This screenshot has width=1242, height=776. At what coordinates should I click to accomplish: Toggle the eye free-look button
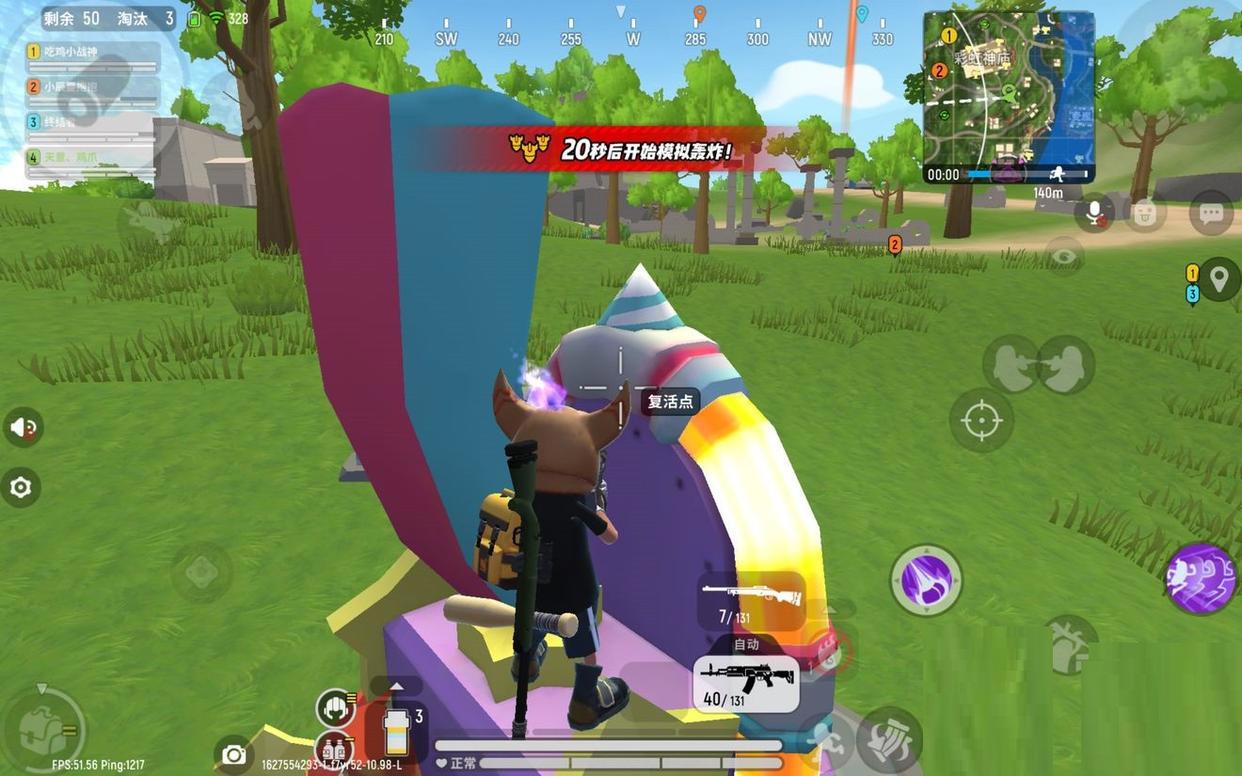1065,256
